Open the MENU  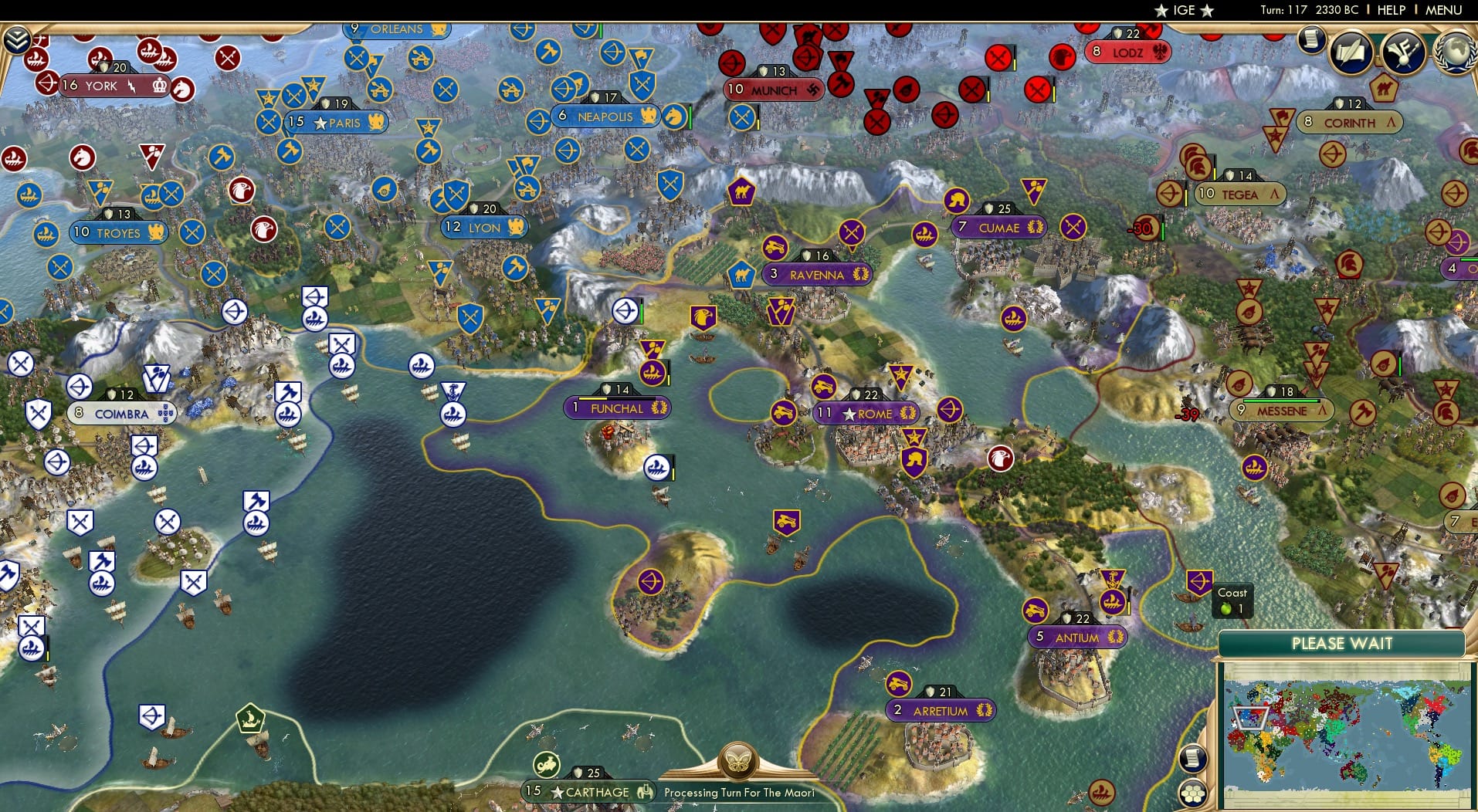[x=1444, y=10]
